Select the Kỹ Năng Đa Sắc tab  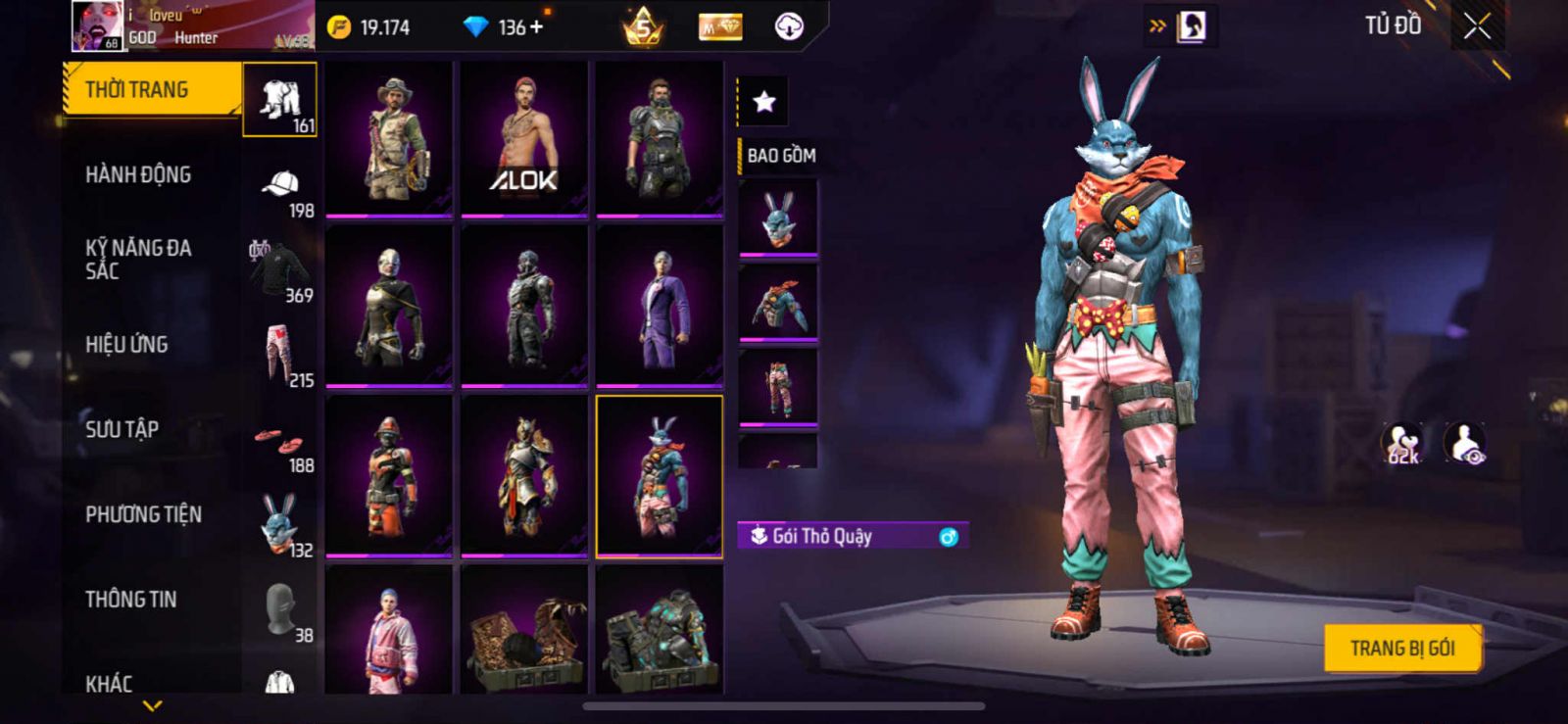point(138,260)
